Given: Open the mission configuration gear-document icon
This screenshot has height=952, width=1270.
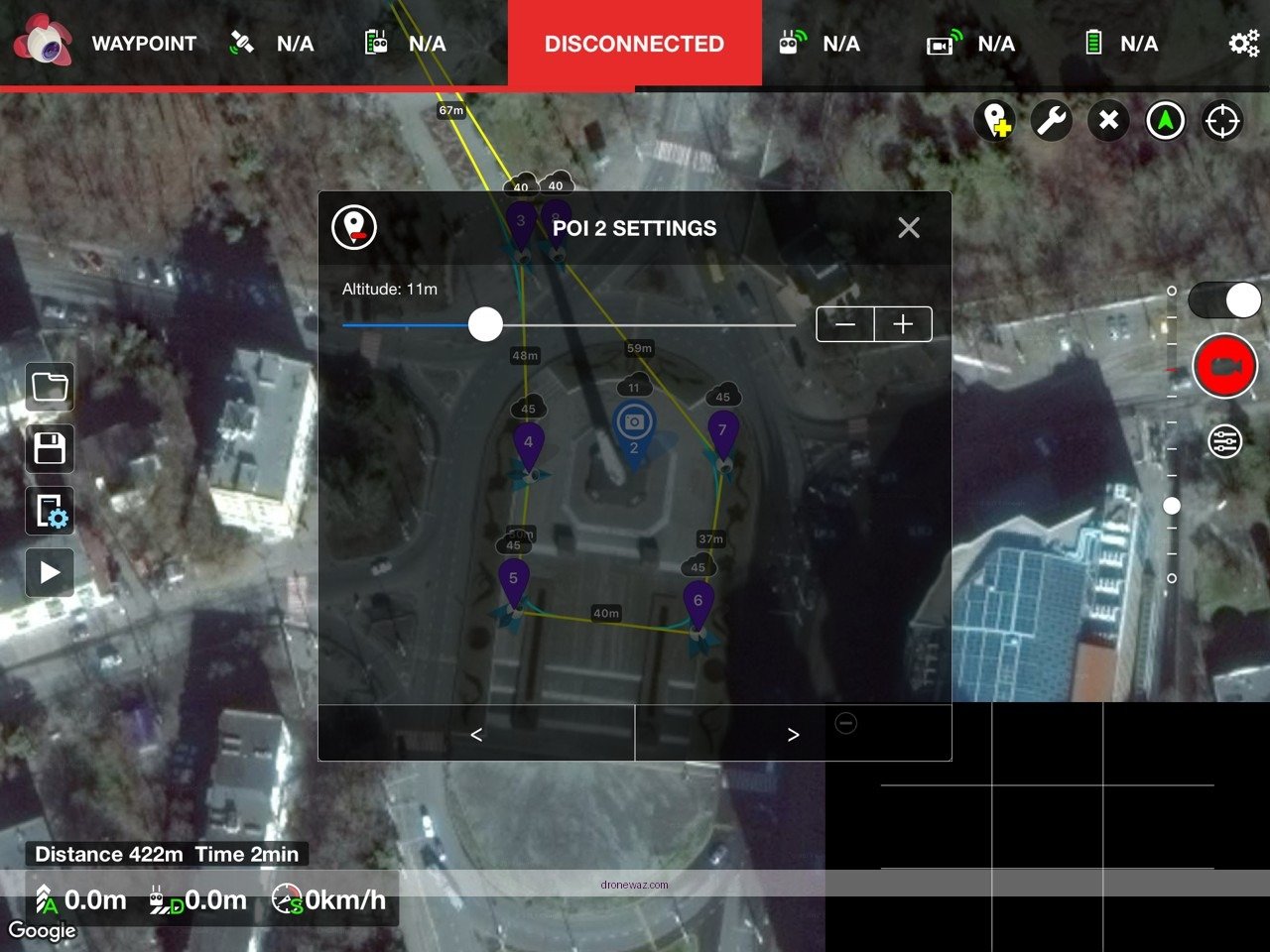Looking at the screenshot, I should click(50, 511).
